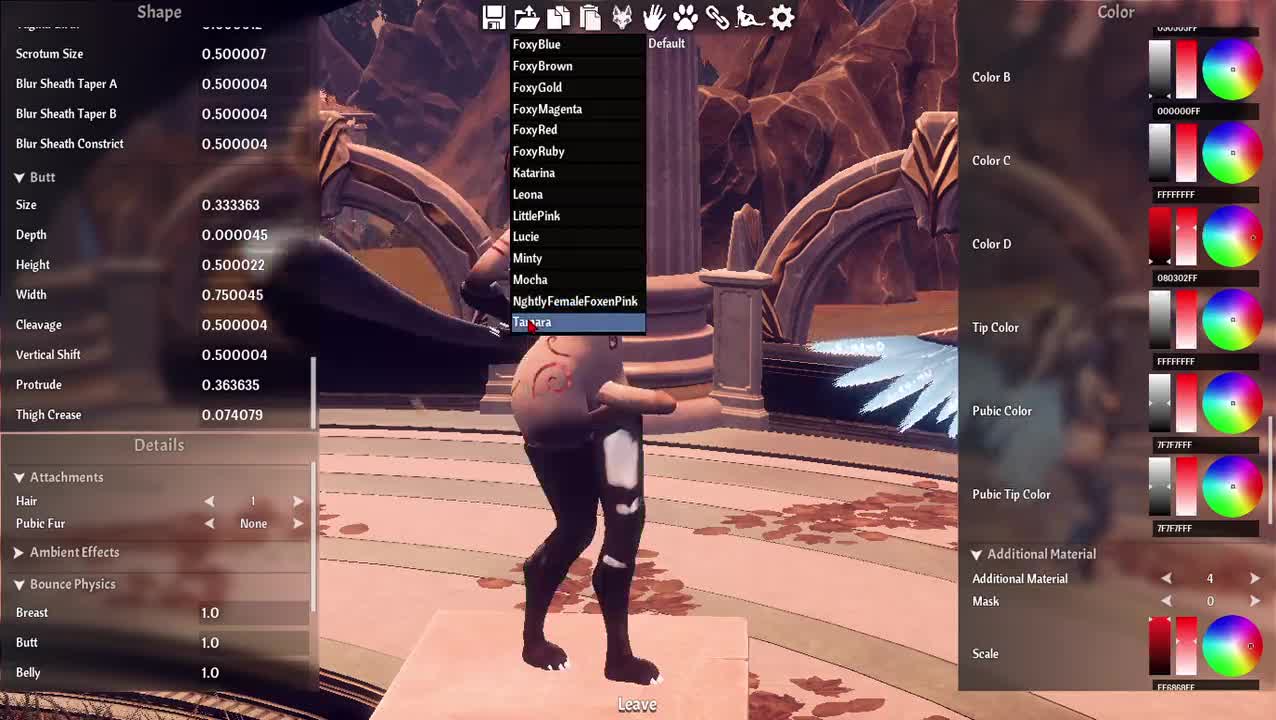Click the next Hair style arrow
Viewport: 1276px width, 720px height.
(x=298, y=501)
